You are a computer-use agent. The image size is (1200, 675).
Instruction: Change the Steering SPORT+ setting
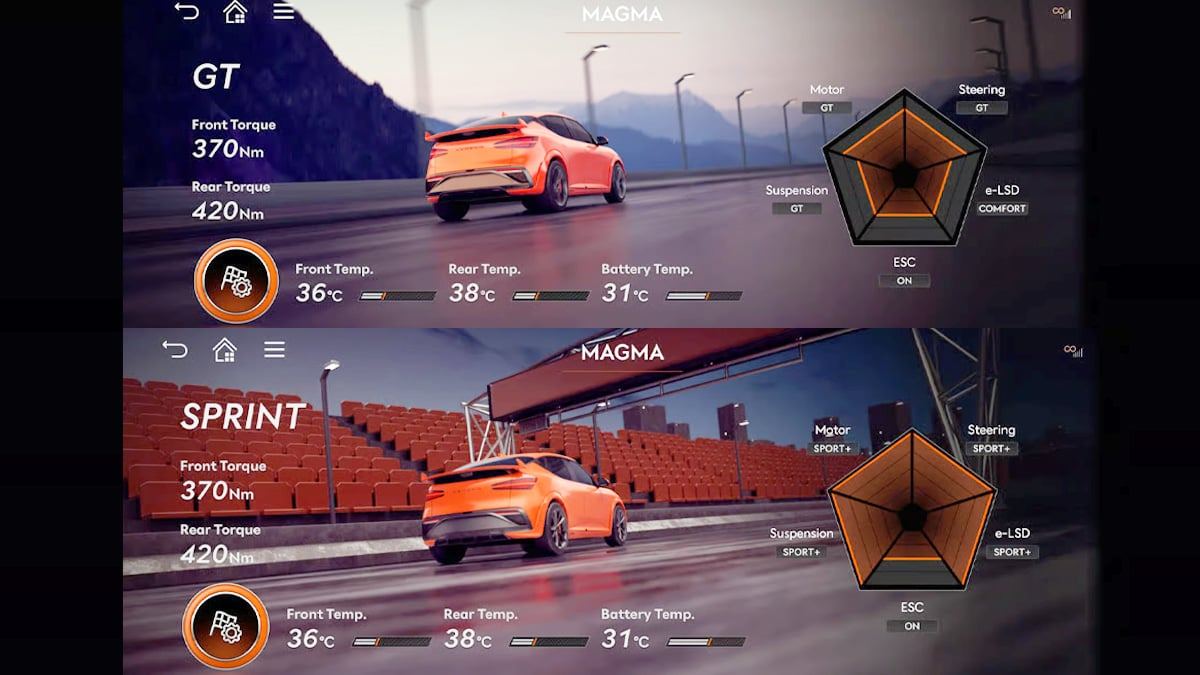pyautogui.click(x=991, y=449)
